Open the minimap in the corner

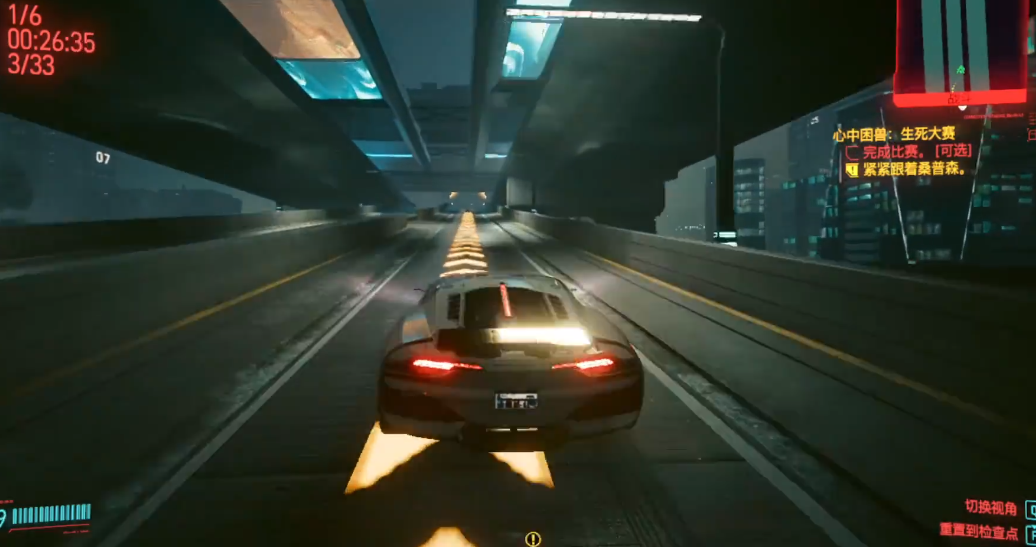click(x=960, y=52)
